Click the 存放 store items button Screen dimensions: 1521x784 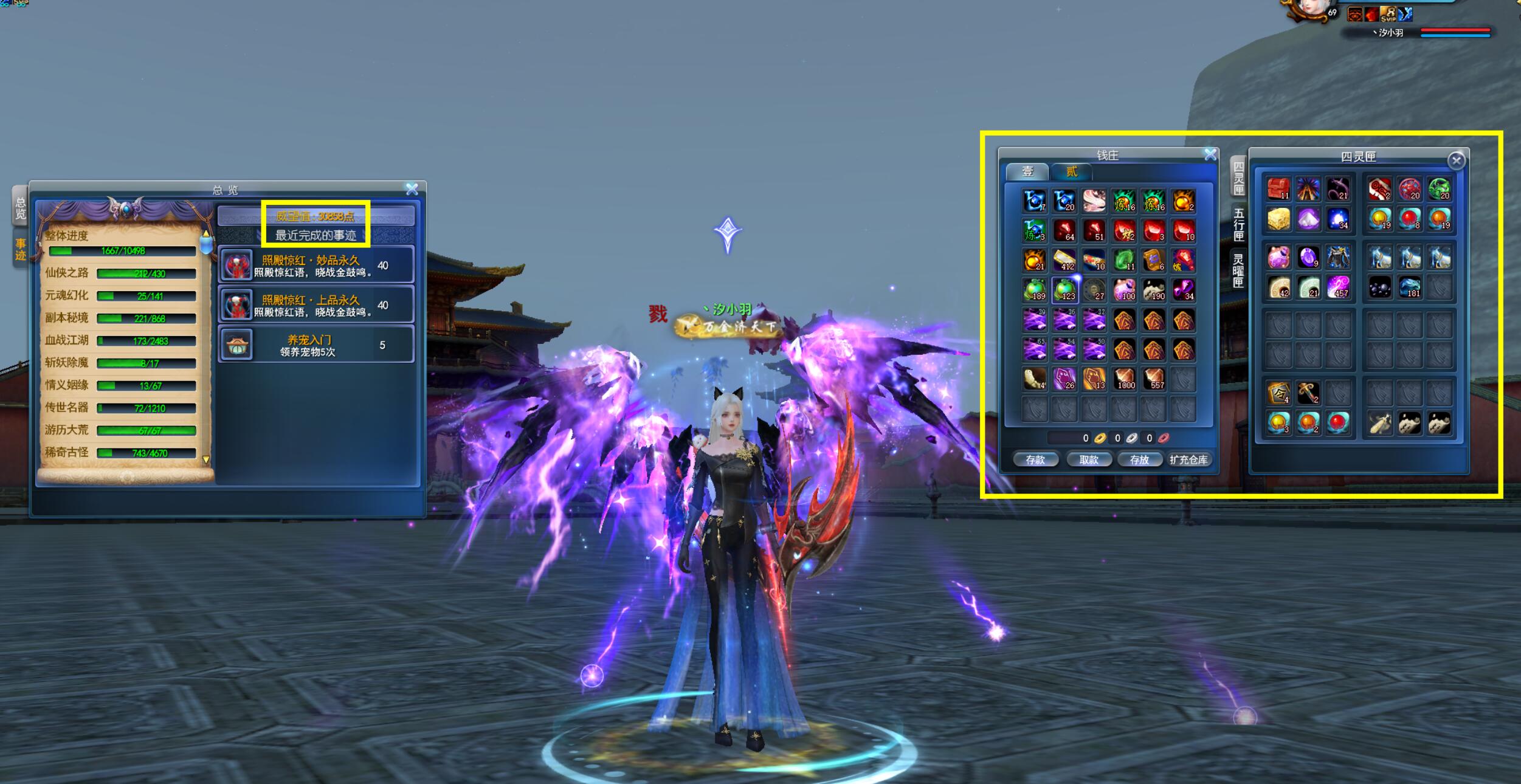tap(1139, 460)
